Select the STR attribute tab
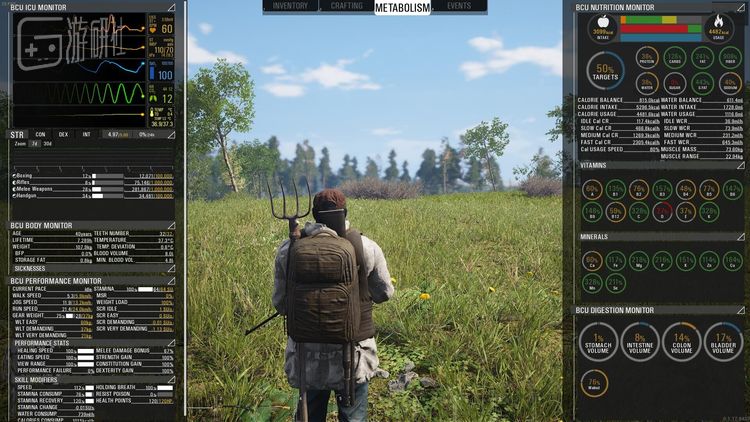 click(x=17, y=134)
